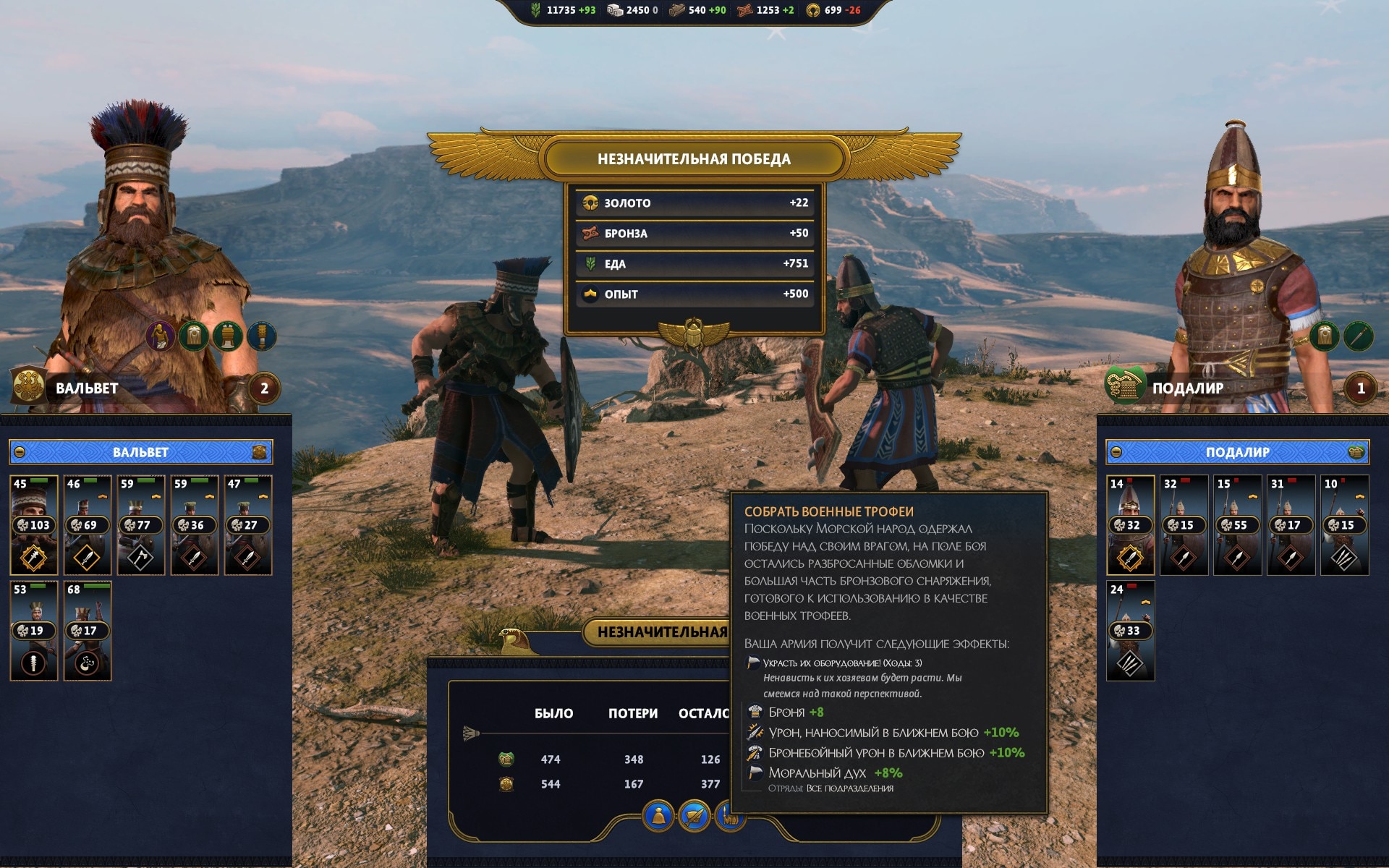Image resolution: width=1389 pixels, height=868 pixels.
Task: Click the golden scarab below the rewards list
Action: coord(694,333)
